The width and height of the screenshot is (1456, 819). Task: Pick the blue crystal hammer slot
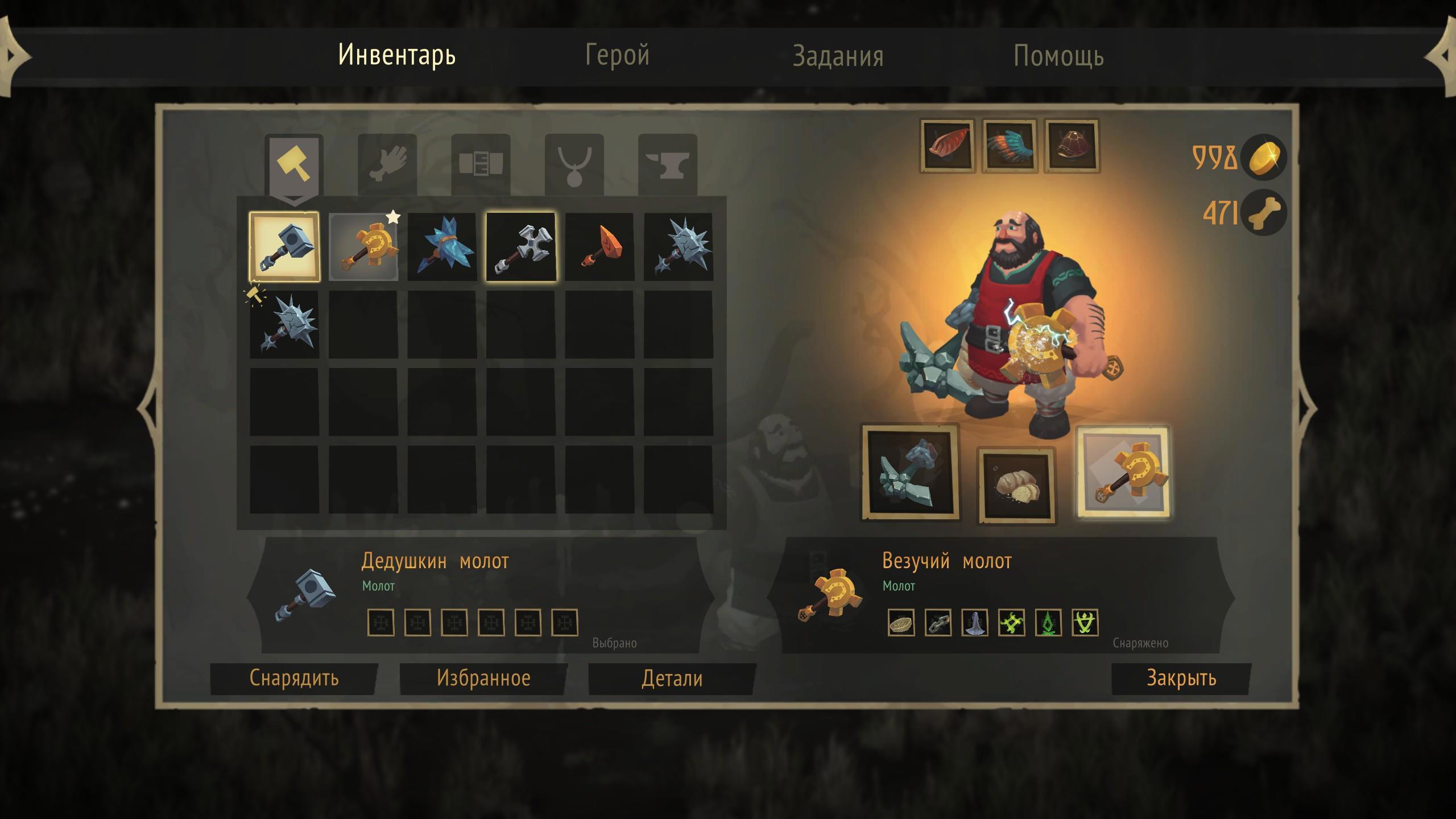(442, 247)
